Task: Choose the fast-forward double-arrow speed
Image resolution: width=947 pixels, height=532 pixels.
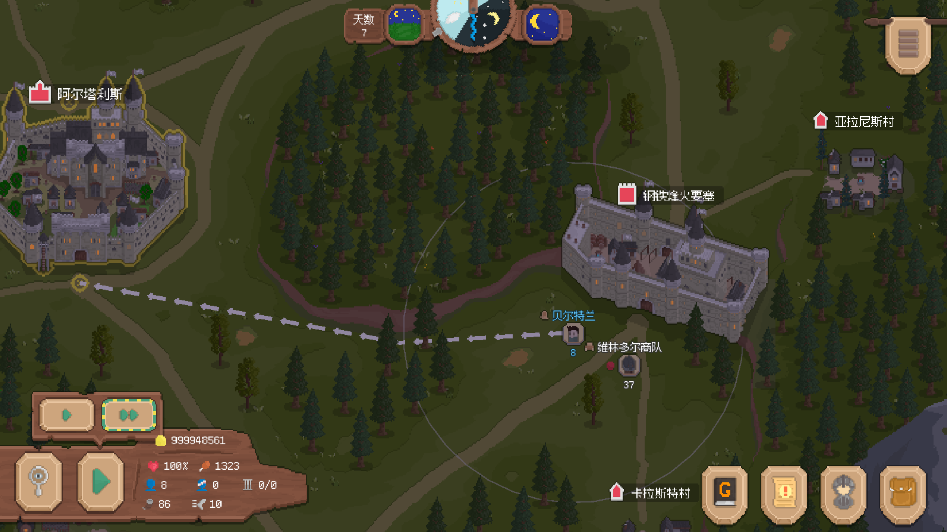Action: [128, 414]
